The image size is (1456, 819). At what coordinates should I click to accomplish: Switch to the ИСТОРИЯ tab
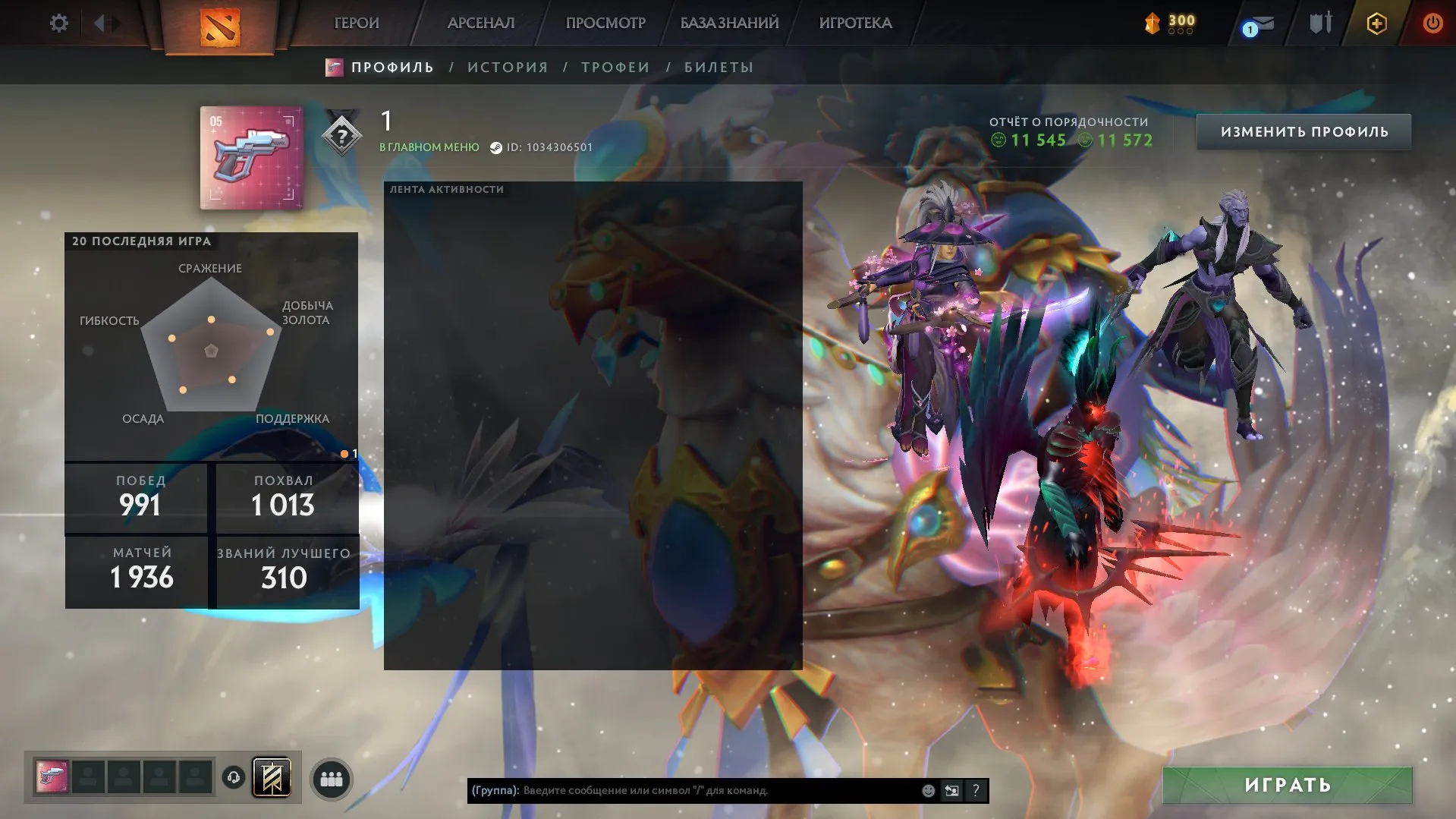click(x=507, y=67)
